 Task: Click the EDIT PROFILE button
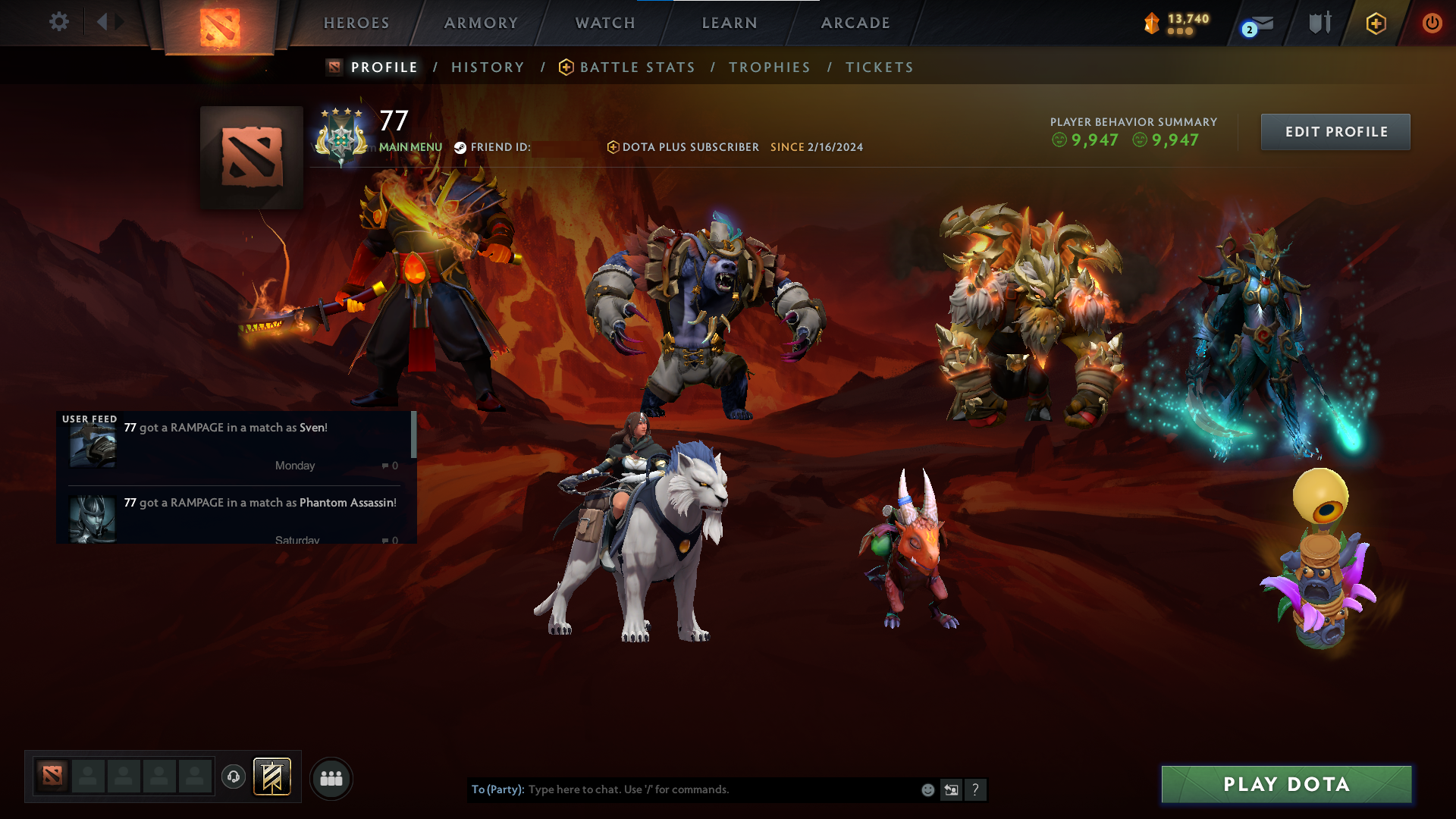pyautogui.click(x=1335, y=131)
